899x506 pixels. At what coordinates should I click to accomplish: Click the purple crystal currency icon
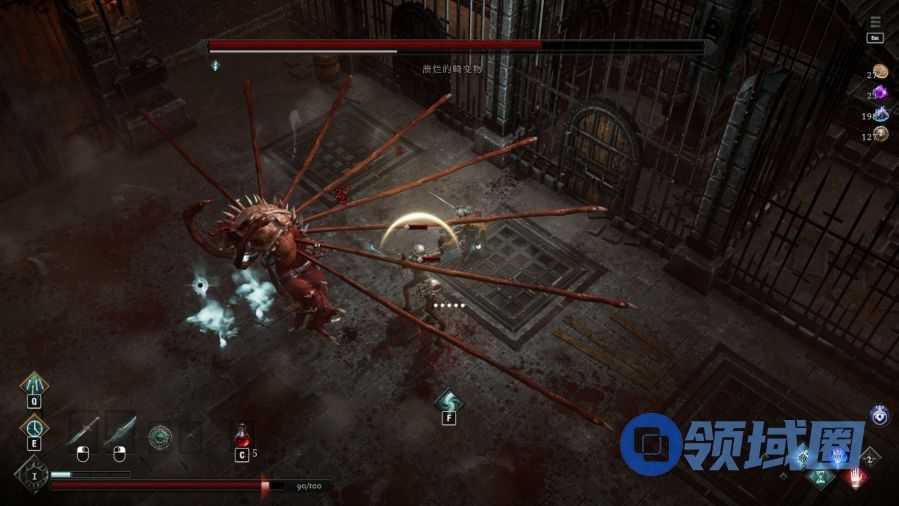pyautogui.click(x=881, y=93)
